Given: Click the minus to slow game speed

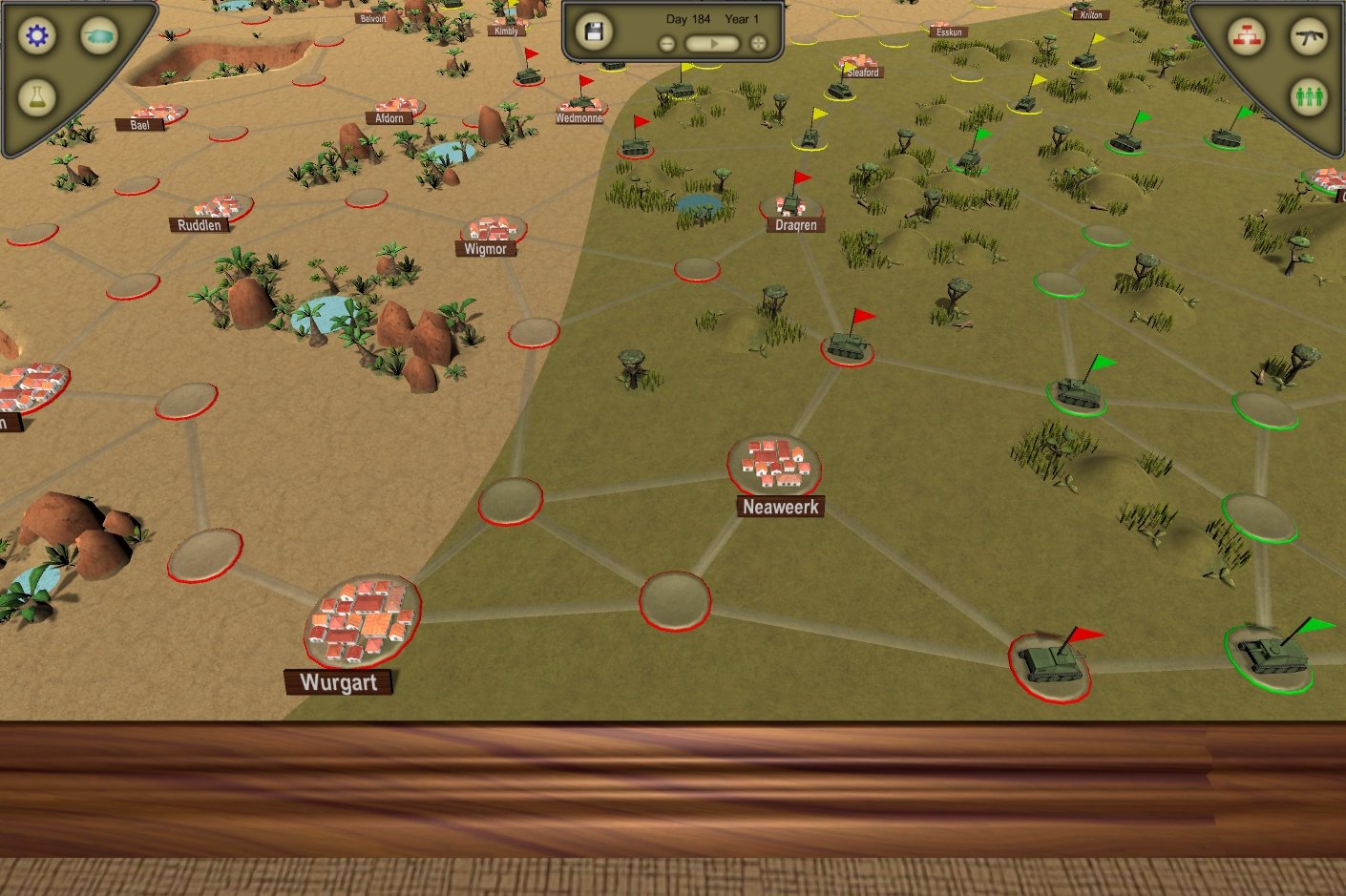Looking at the screenshot, I should click(x=665, y=42).
